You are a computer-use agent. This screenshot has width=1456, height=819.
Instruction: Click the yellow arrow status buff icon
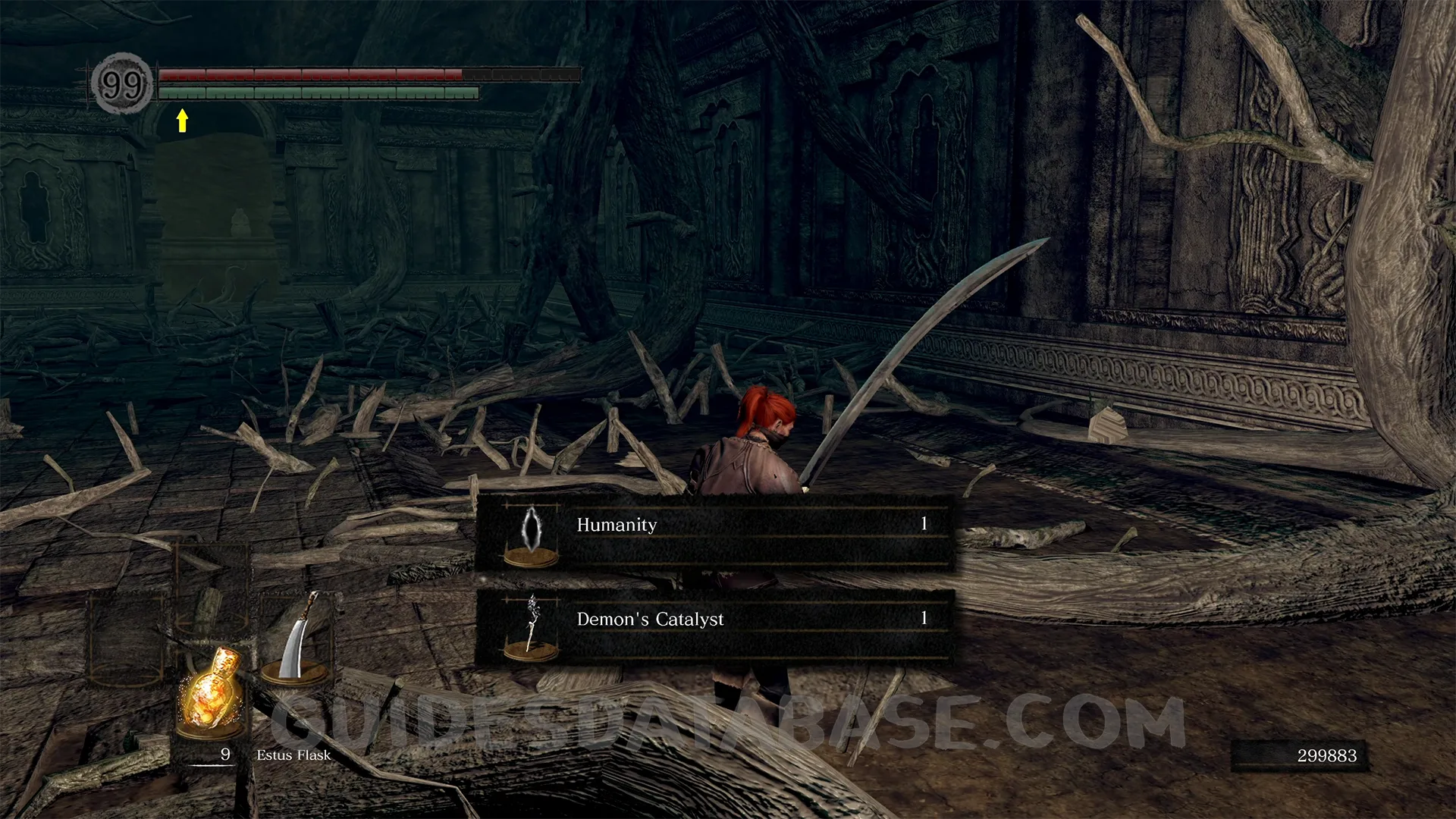(182, 121)
